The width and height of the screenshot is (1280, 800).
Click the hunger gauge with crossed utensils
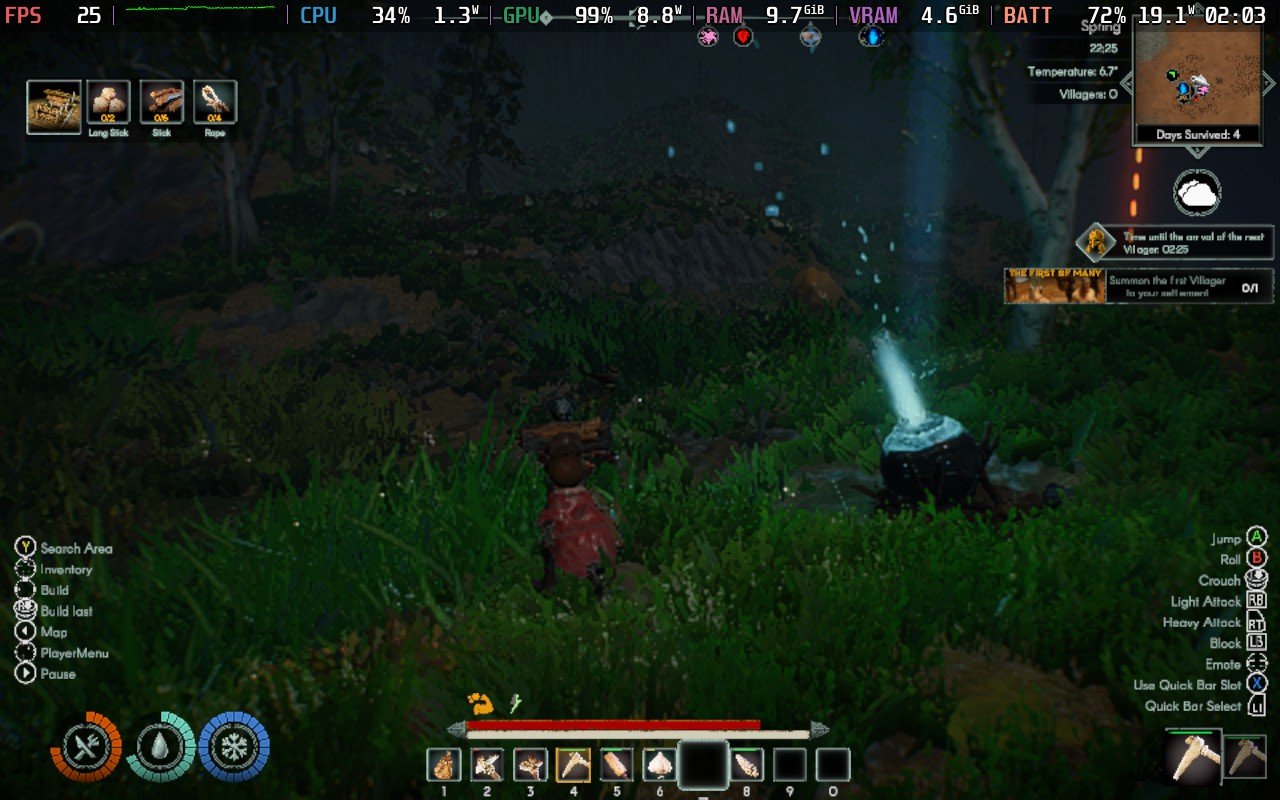[86, 746]
